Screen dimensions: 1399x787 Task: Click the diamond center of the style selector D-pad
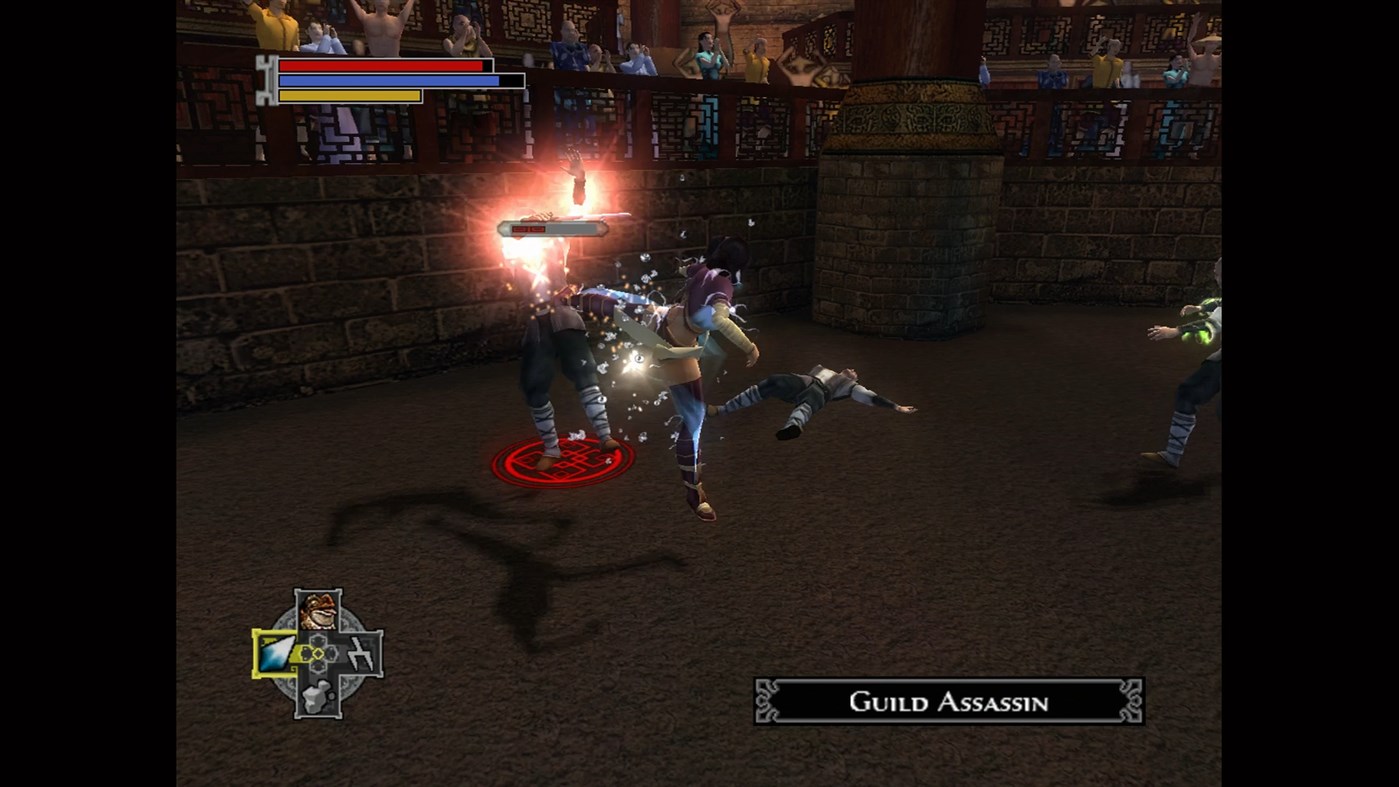pyautogui.click(x=318, y=653)
